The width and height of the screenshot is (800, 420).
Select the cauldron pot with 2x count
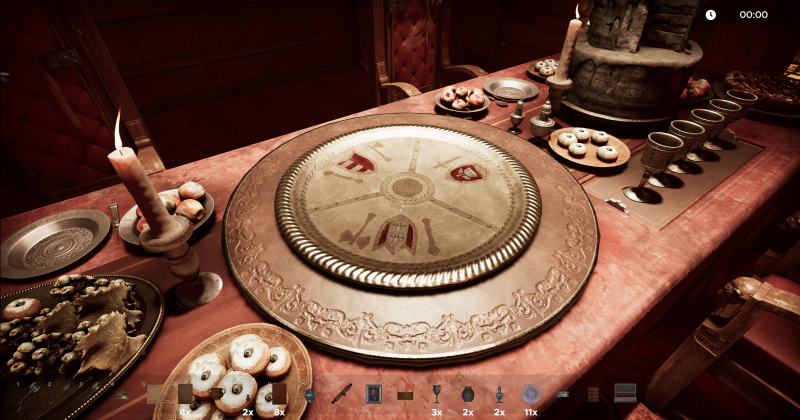pos(217,393)
